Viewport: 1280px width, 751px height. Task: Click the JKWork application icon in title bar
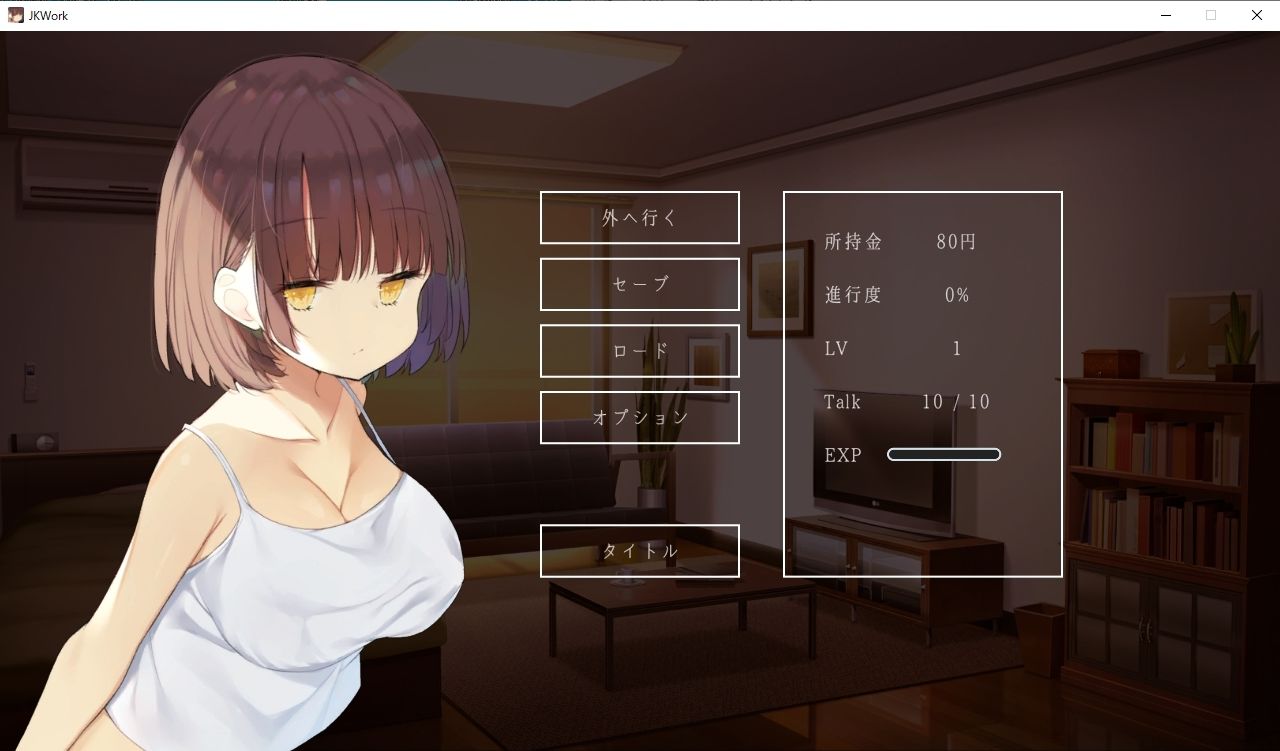point(17,15)
